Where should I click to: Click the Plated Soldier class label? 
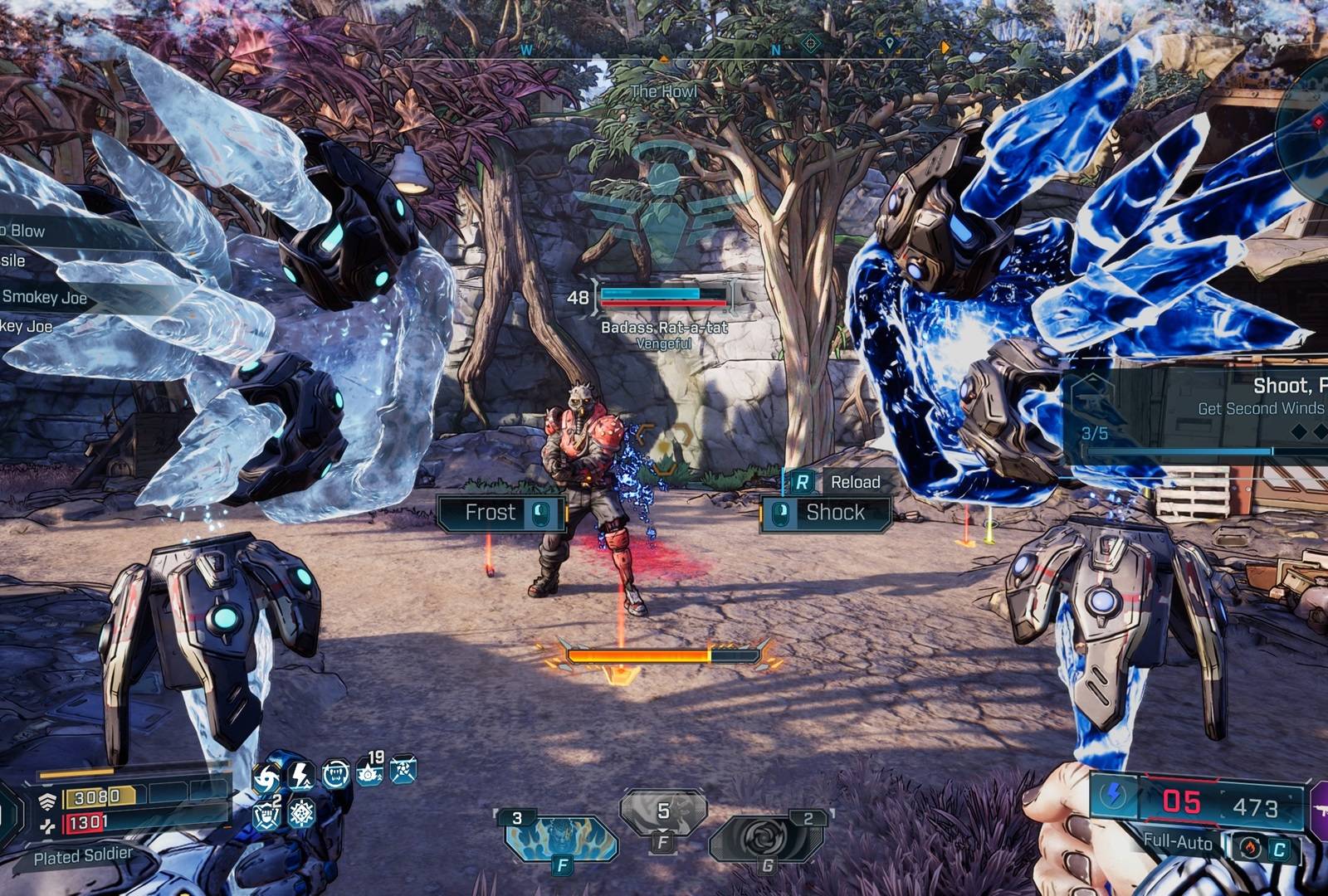click(83, 856)
